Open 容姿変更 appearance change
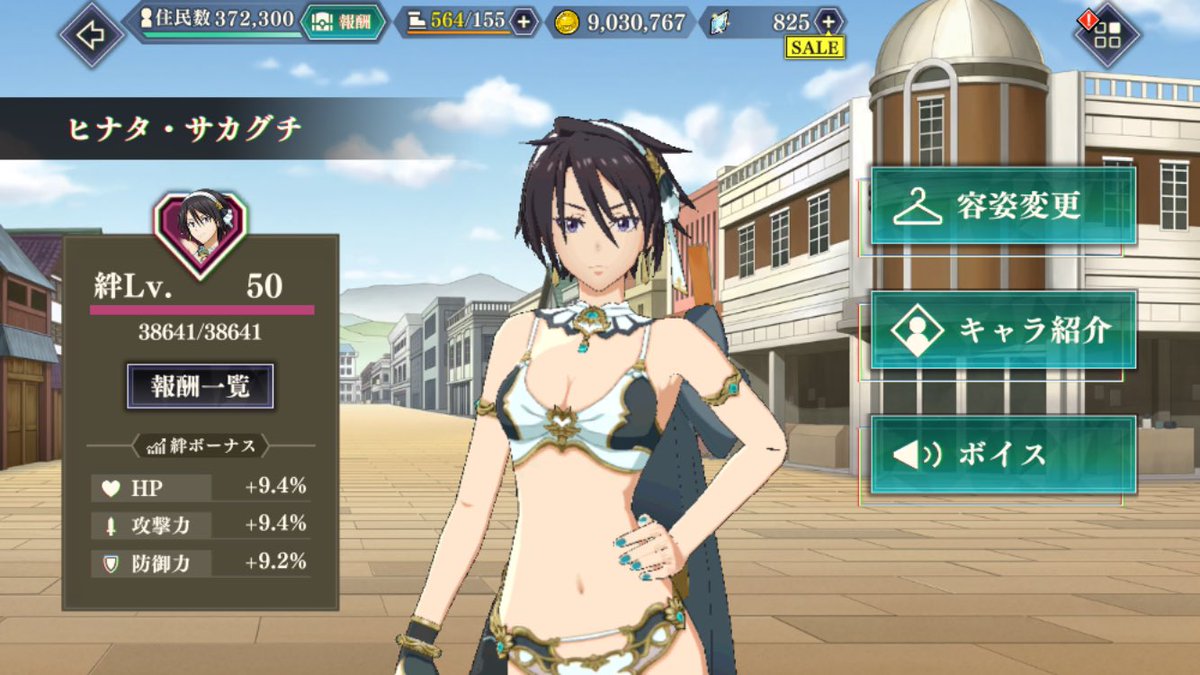 tap(1003, 206)
